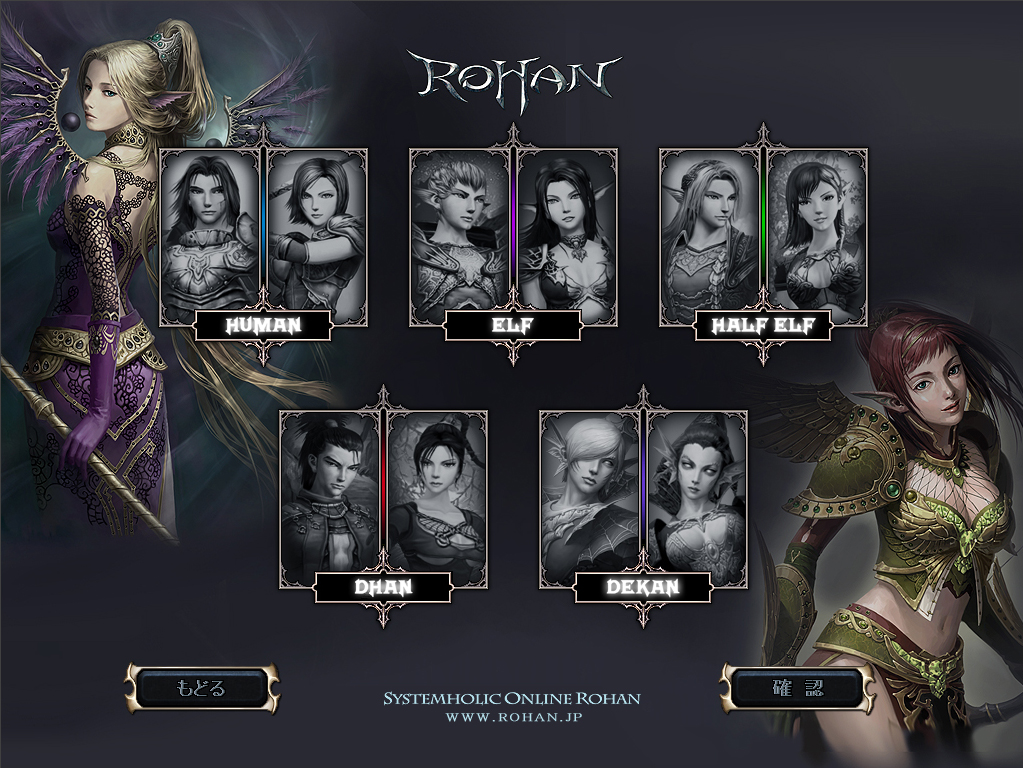Click the DHAN race label
The height and width of the screenshot is (768, 1023).
(x=383, y=588)
